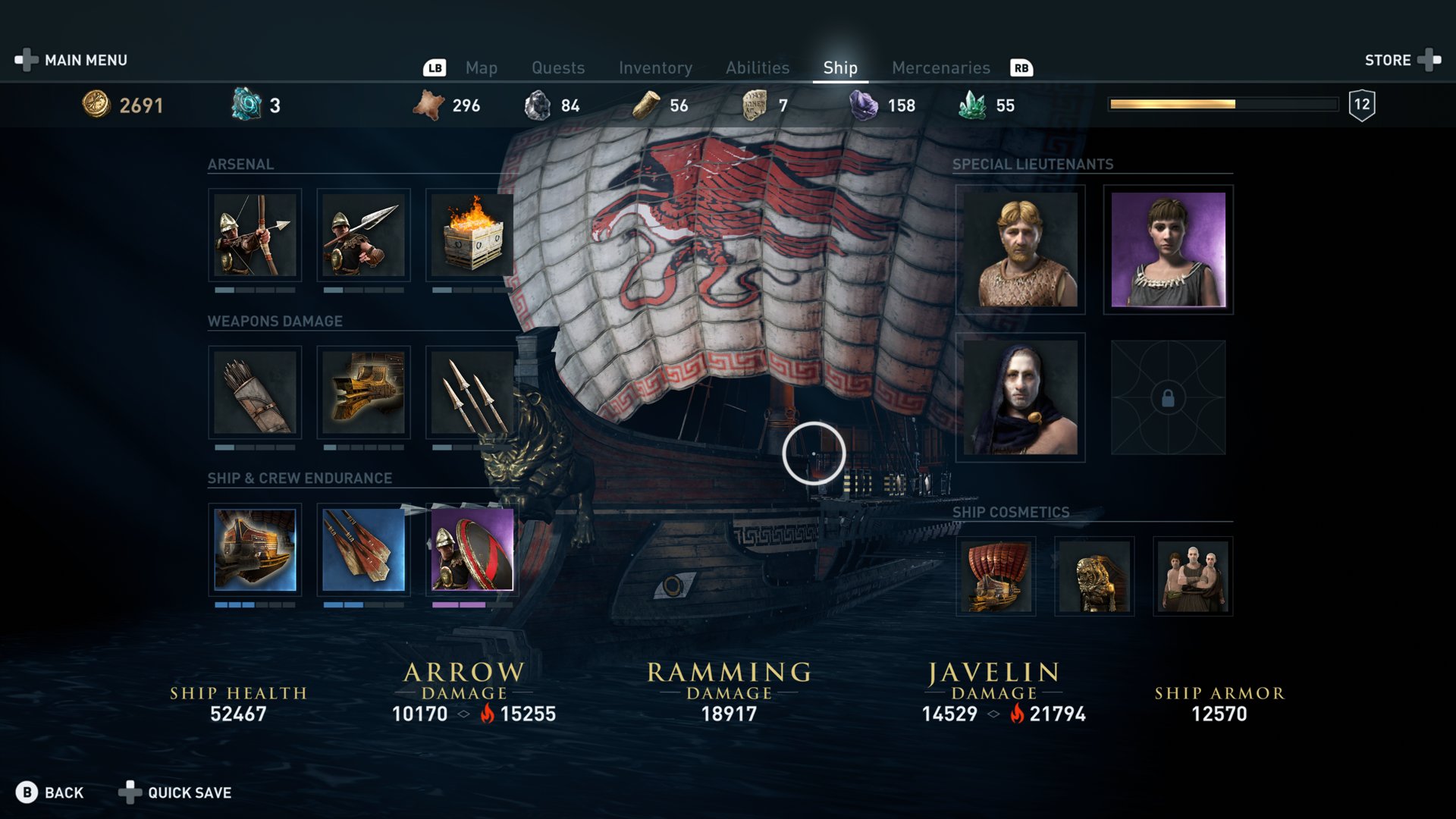Viewport: 1456px width, 819px height.
Task: Go to the Inventory tab
Action: click(655, 68)
